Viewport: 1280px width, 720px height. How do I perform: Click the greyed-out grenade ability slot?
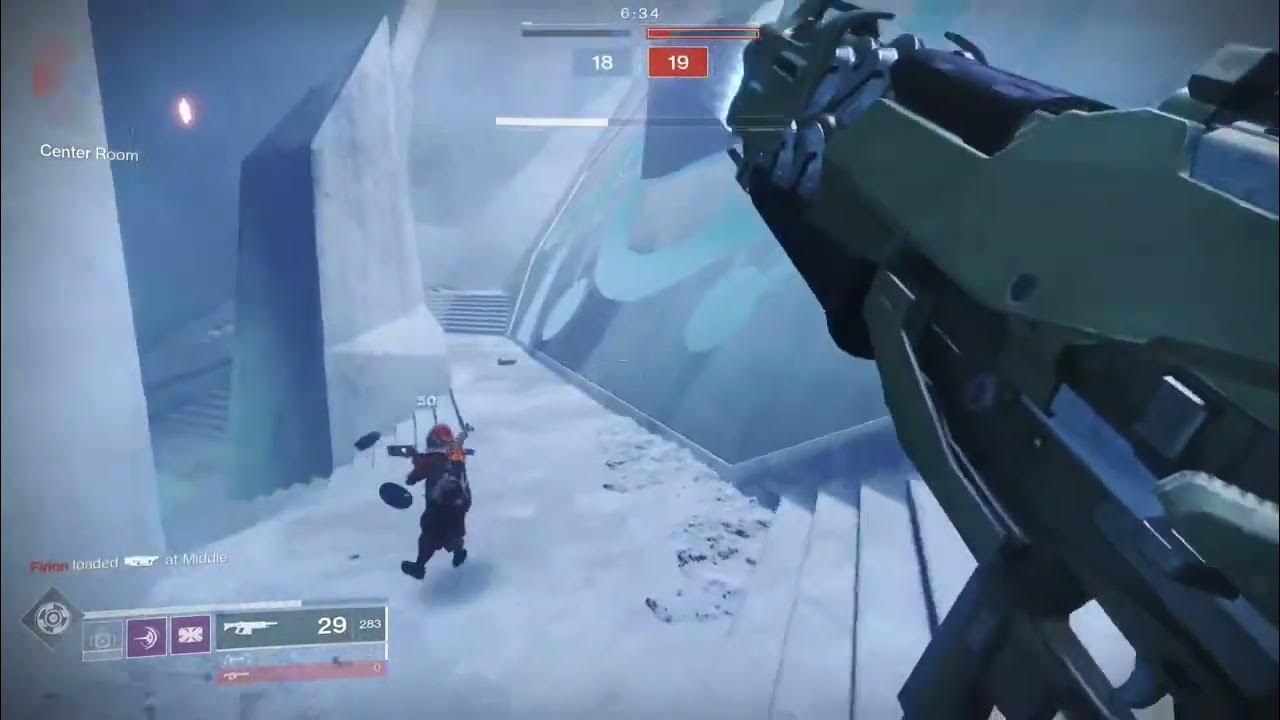(x=103, y=636)
